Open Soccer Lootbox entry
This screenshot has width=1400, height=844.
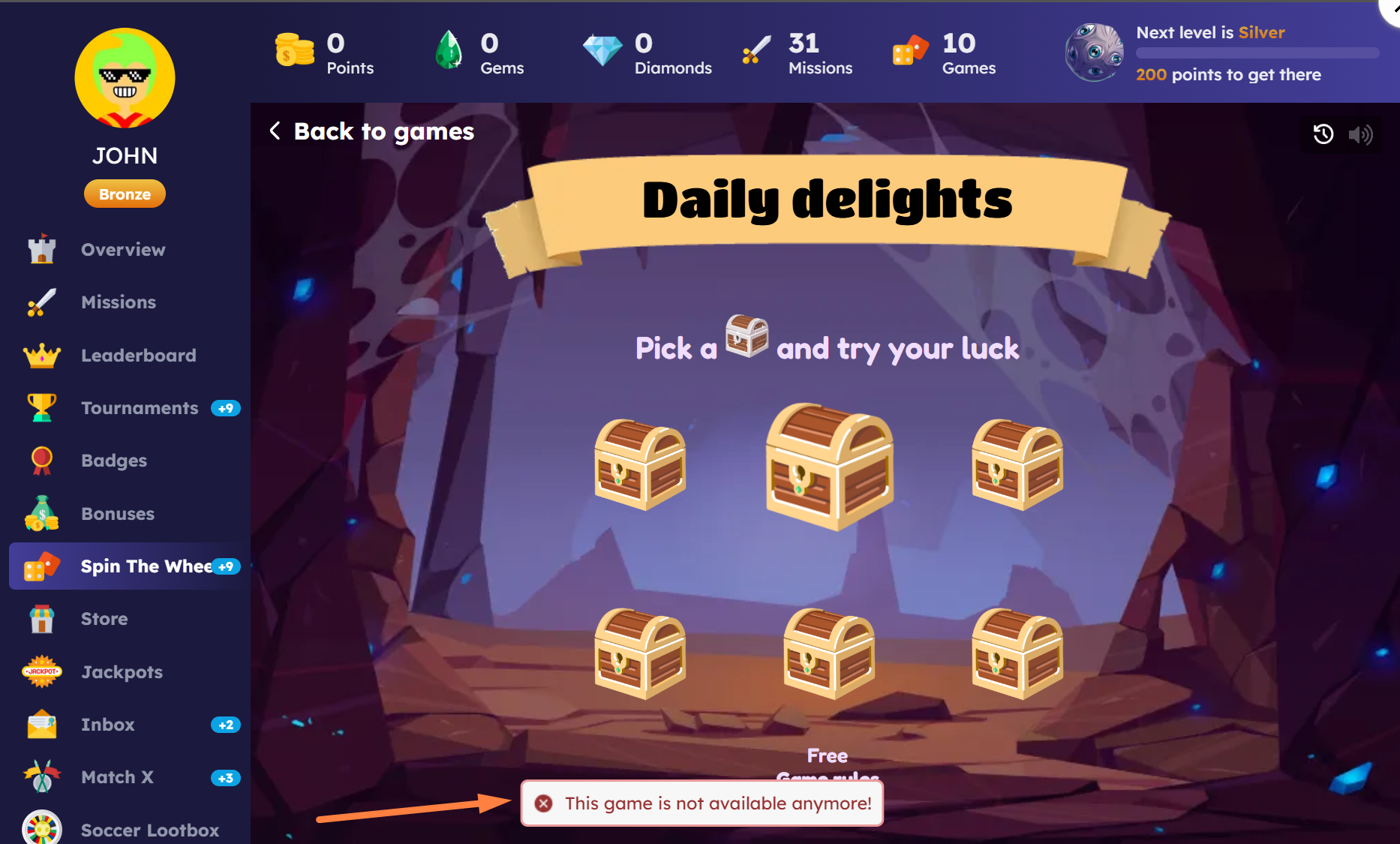pyautogui.click(x=149, y=830)
